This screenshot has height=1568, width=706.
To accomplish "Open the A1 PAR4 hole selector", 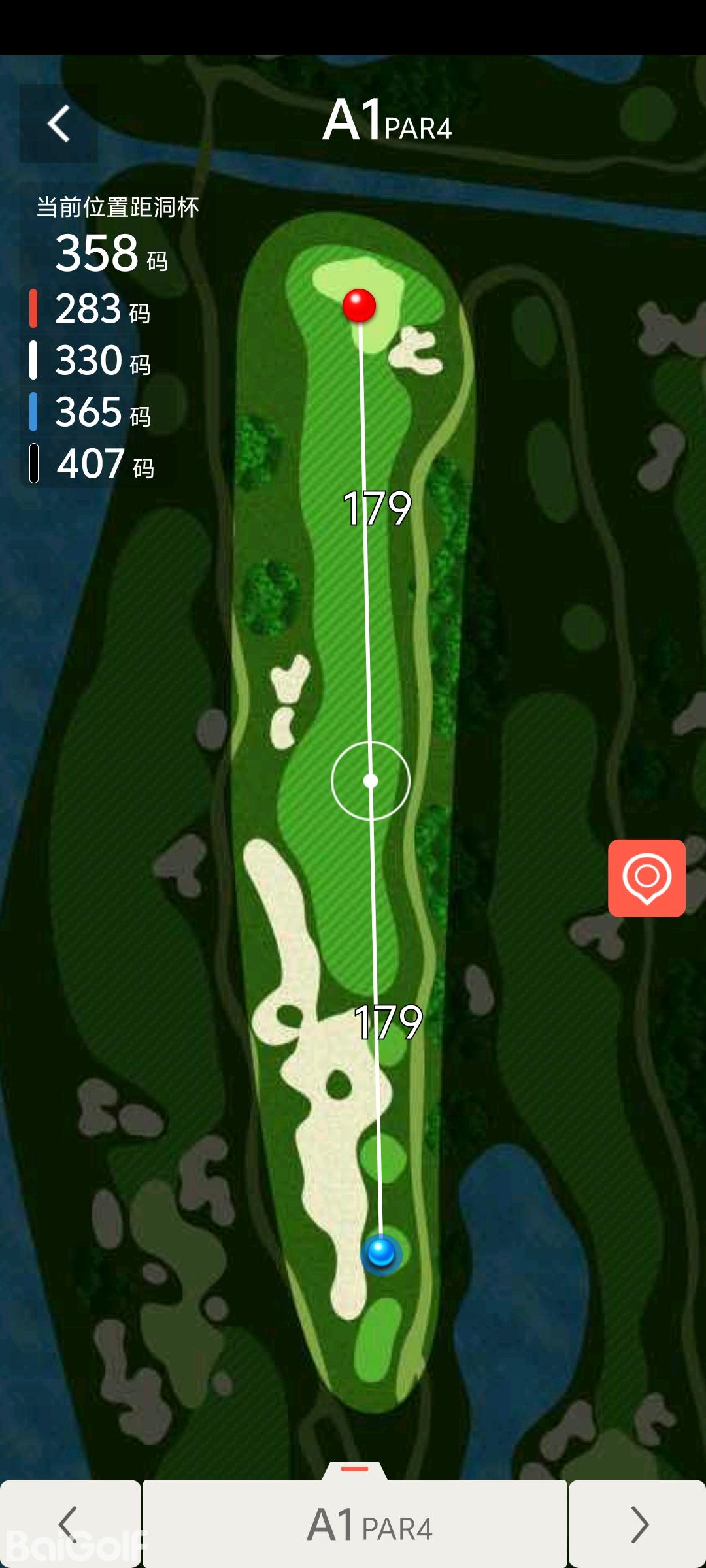I will [x=355, y=1525].
